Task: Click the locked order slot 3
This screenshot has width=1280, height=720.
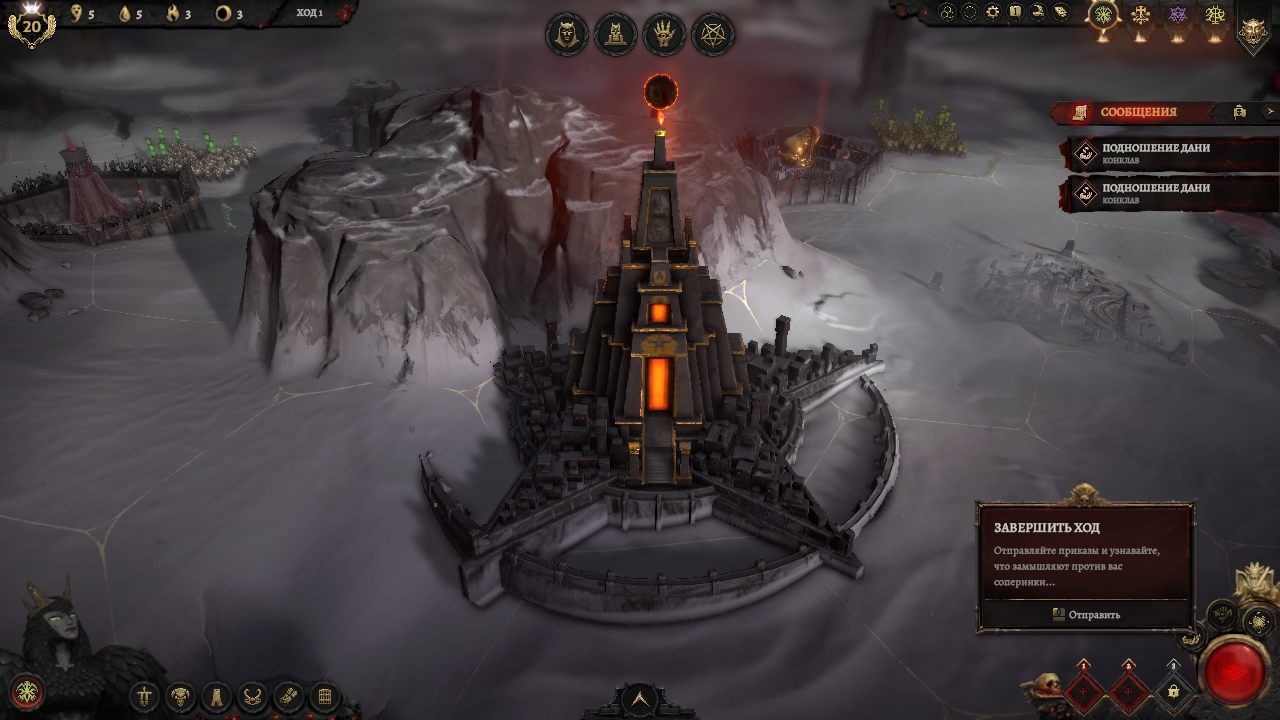Action: 1173,691
